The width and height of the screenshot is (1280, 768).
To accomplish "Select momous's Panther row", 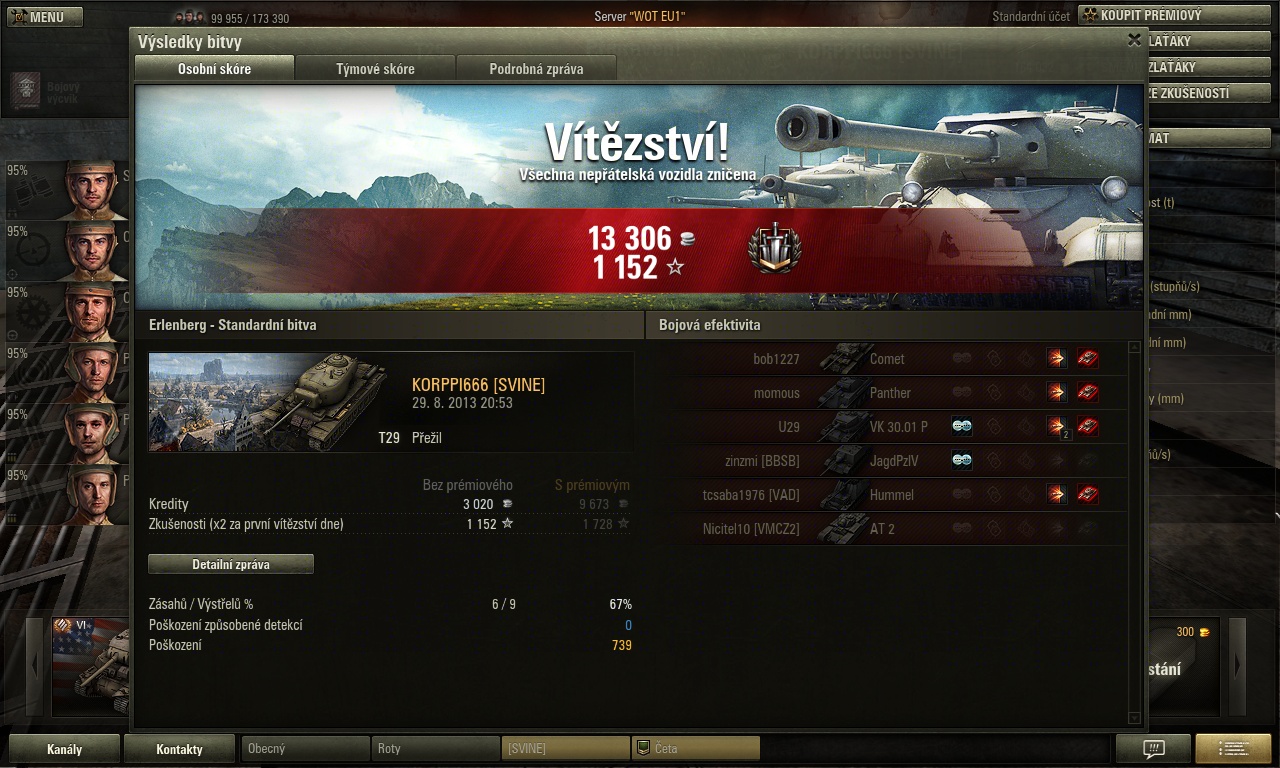I will tap(886, 393).
